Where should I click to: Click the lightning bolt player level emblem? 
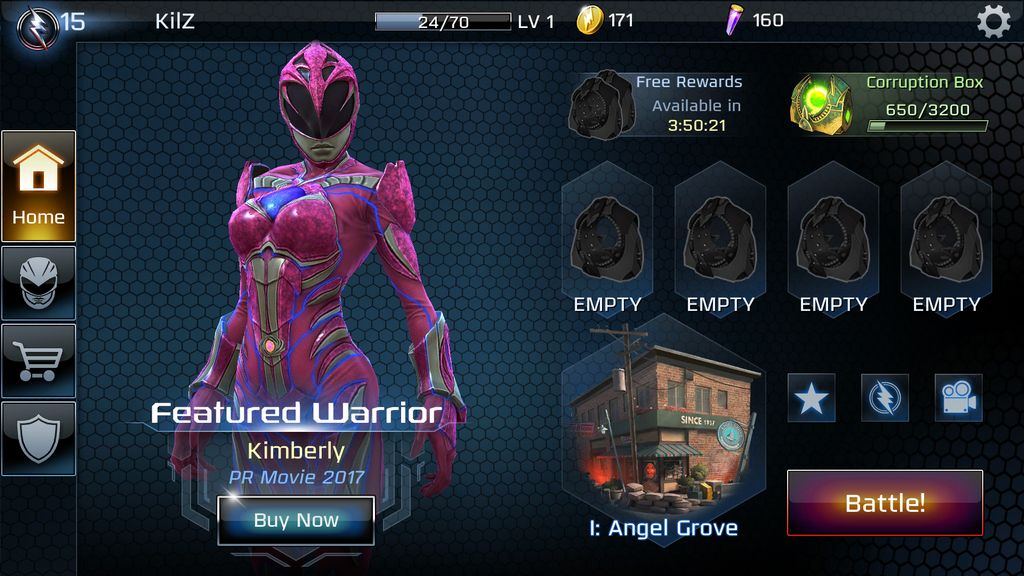[36, 24]
